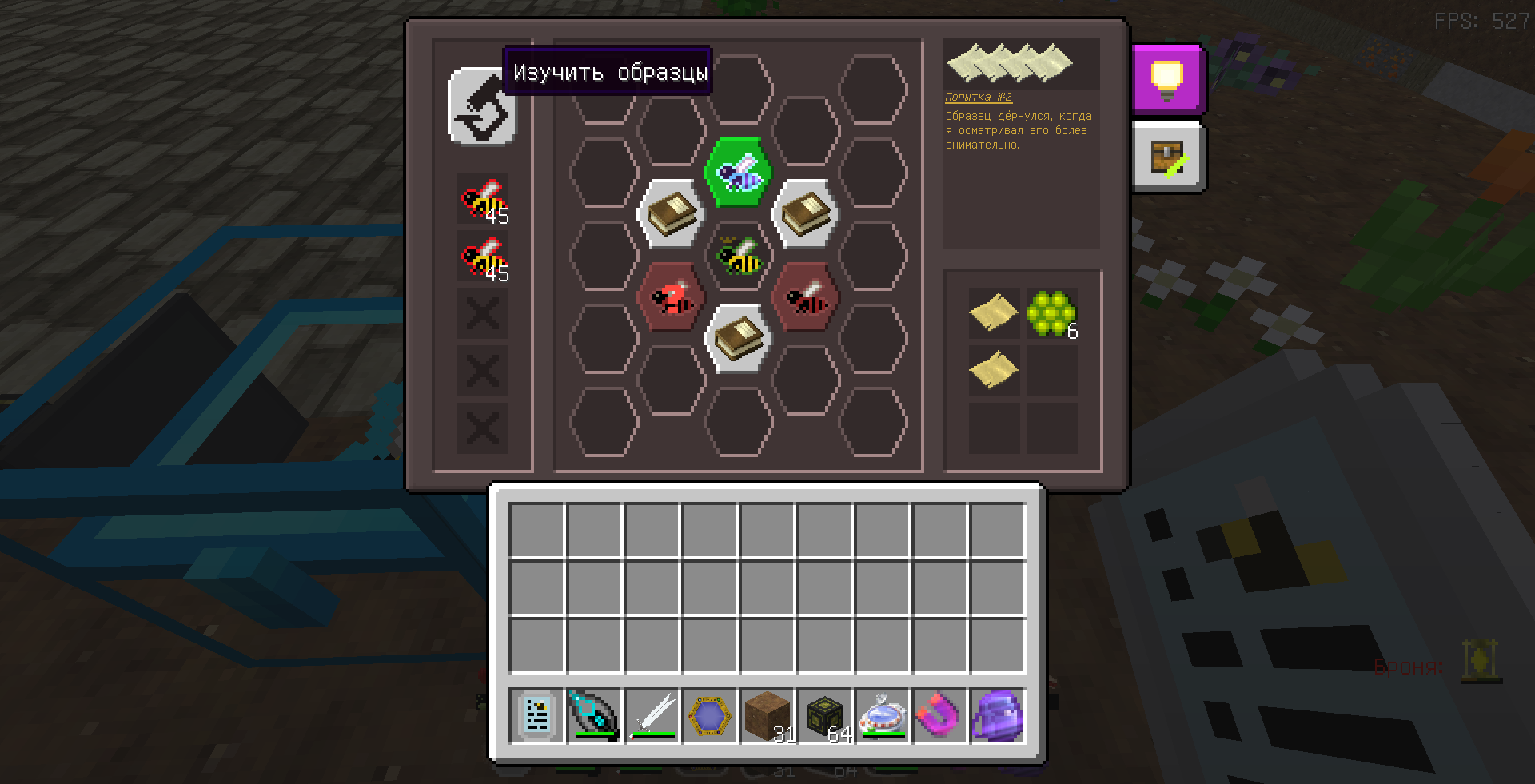This screenshot has height=784, width=1535.
Task: Take the green honeycomb stack of 6
Action: (1051, 312)
